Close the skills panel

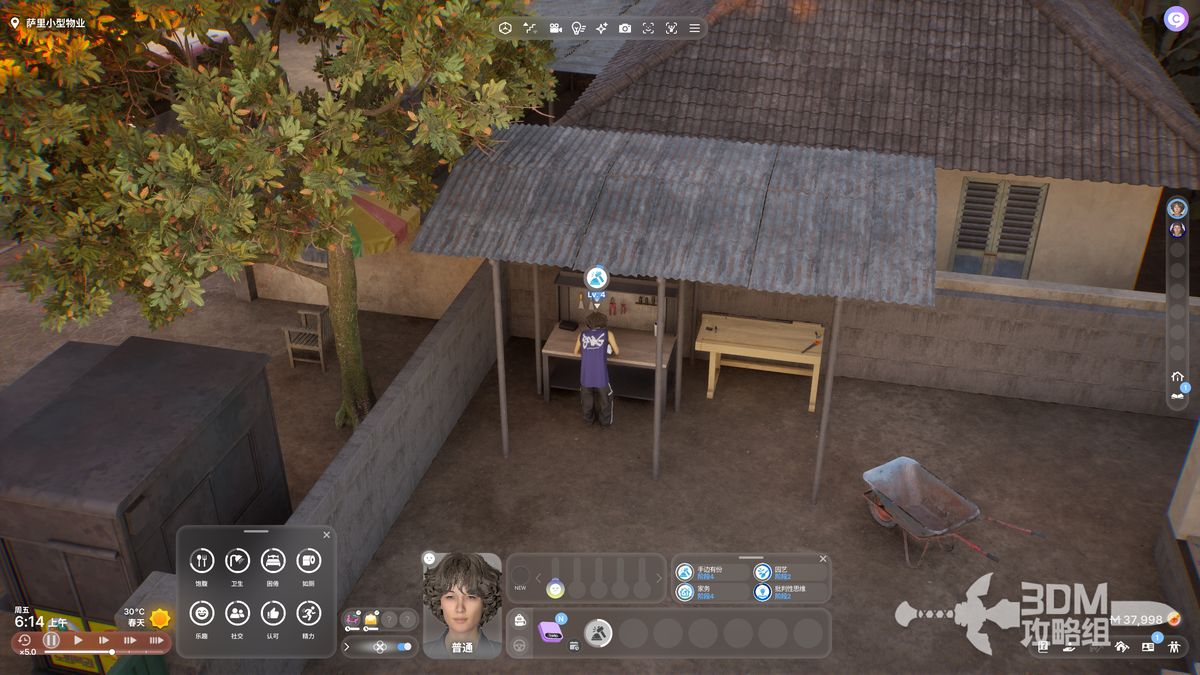(823, 559)
